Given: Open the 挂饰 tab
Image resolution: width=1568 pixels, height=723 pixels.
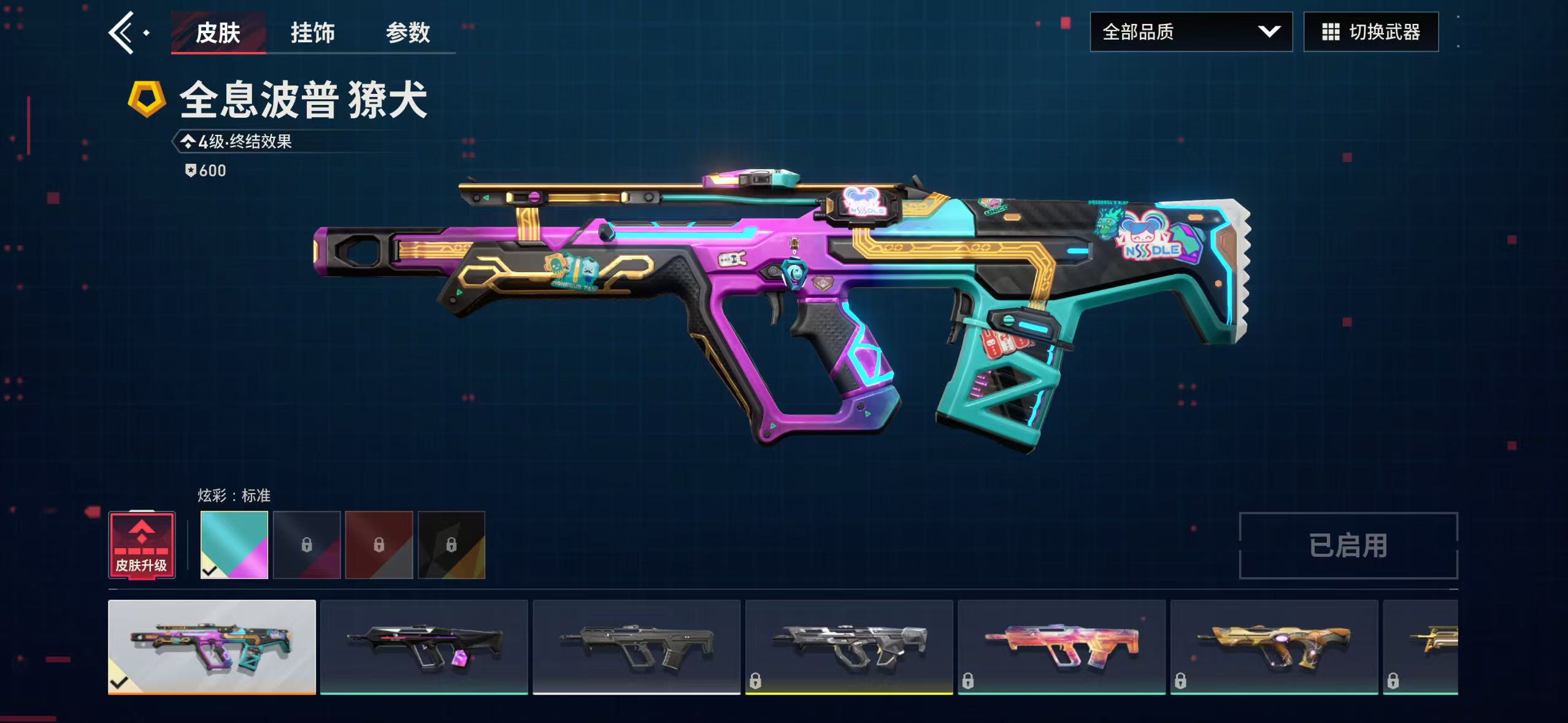Looking at the screenshot, I should click(312, 33).
